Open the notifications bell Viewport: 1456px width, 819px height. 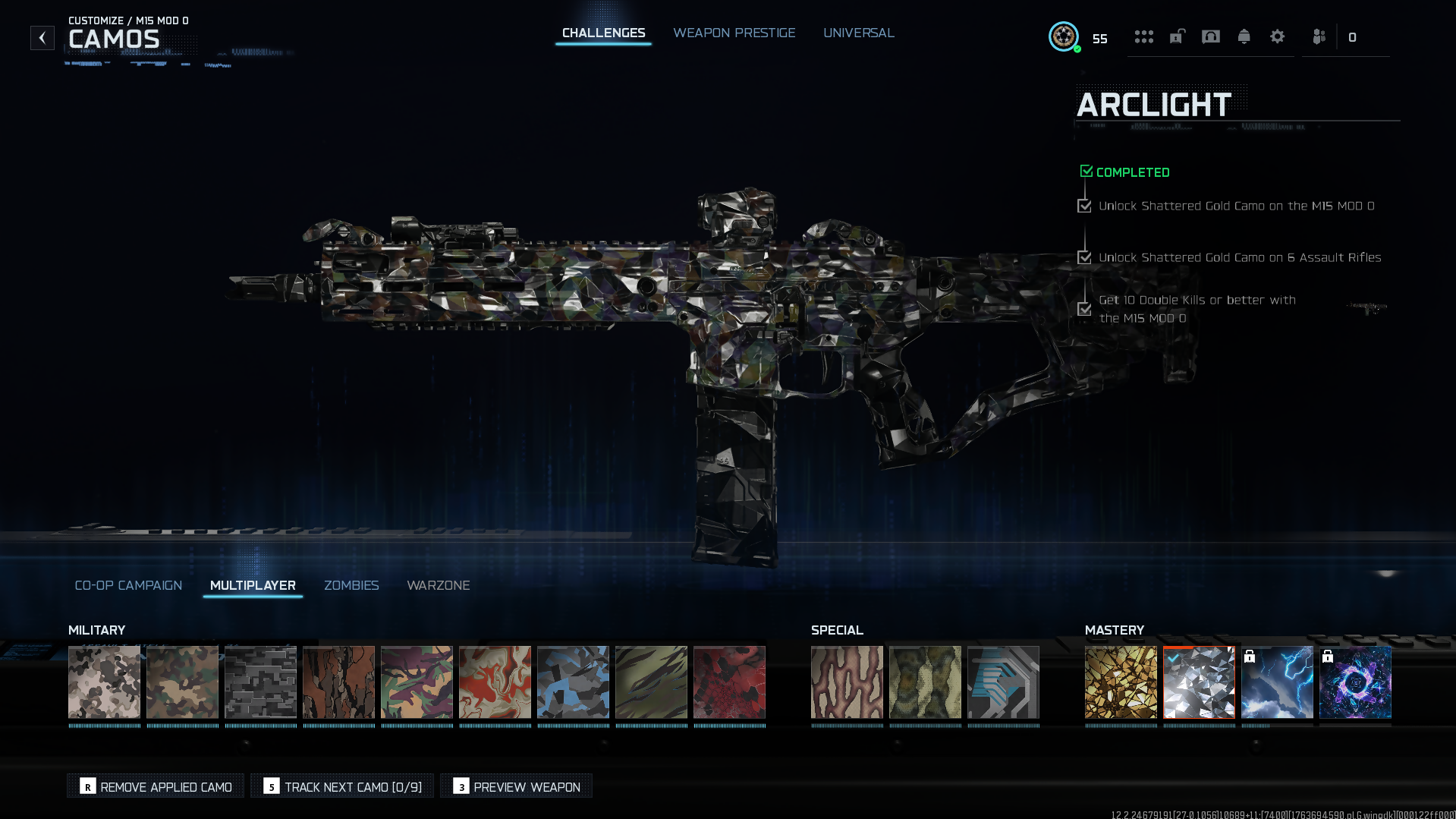tap(1244, 36)
